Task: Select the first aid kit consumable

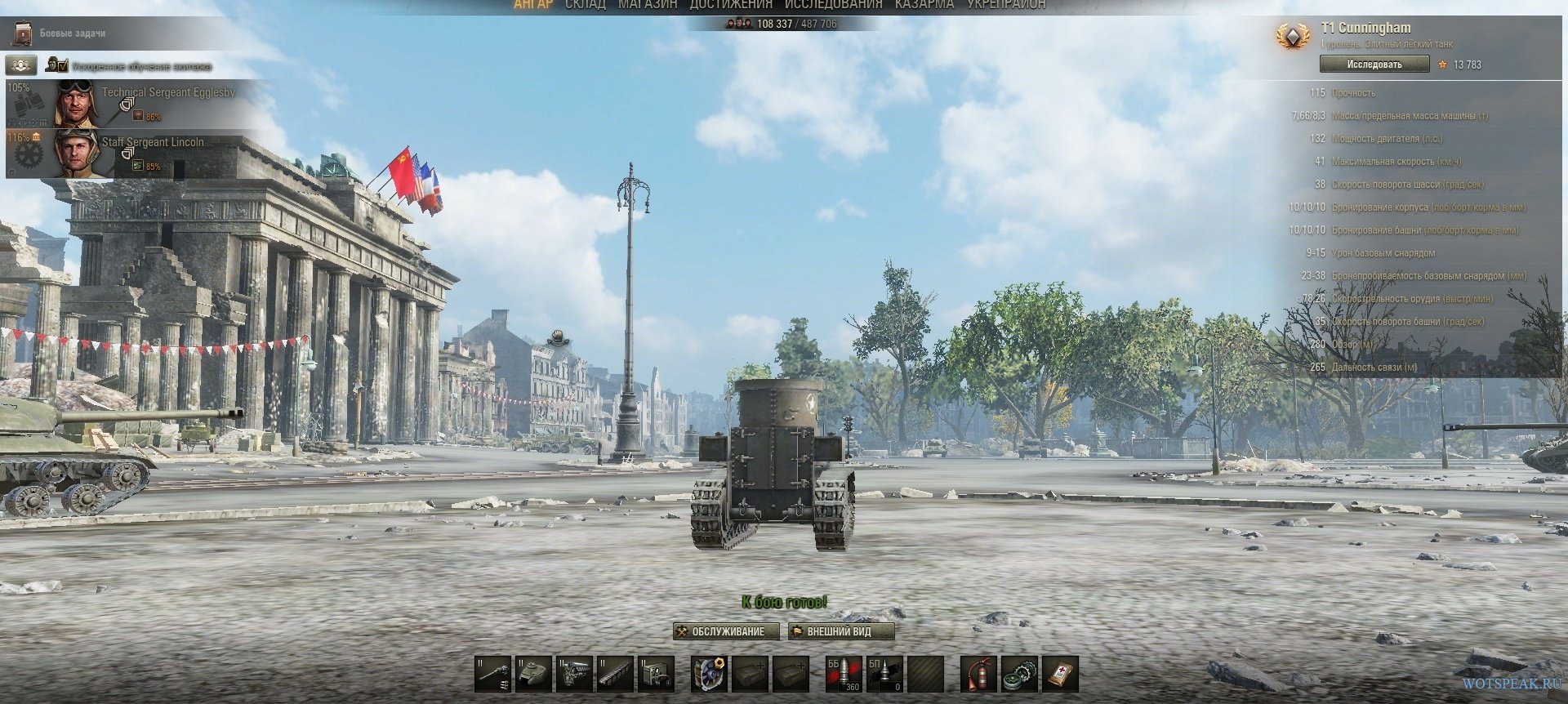Action: click(x=1060, y=674)
